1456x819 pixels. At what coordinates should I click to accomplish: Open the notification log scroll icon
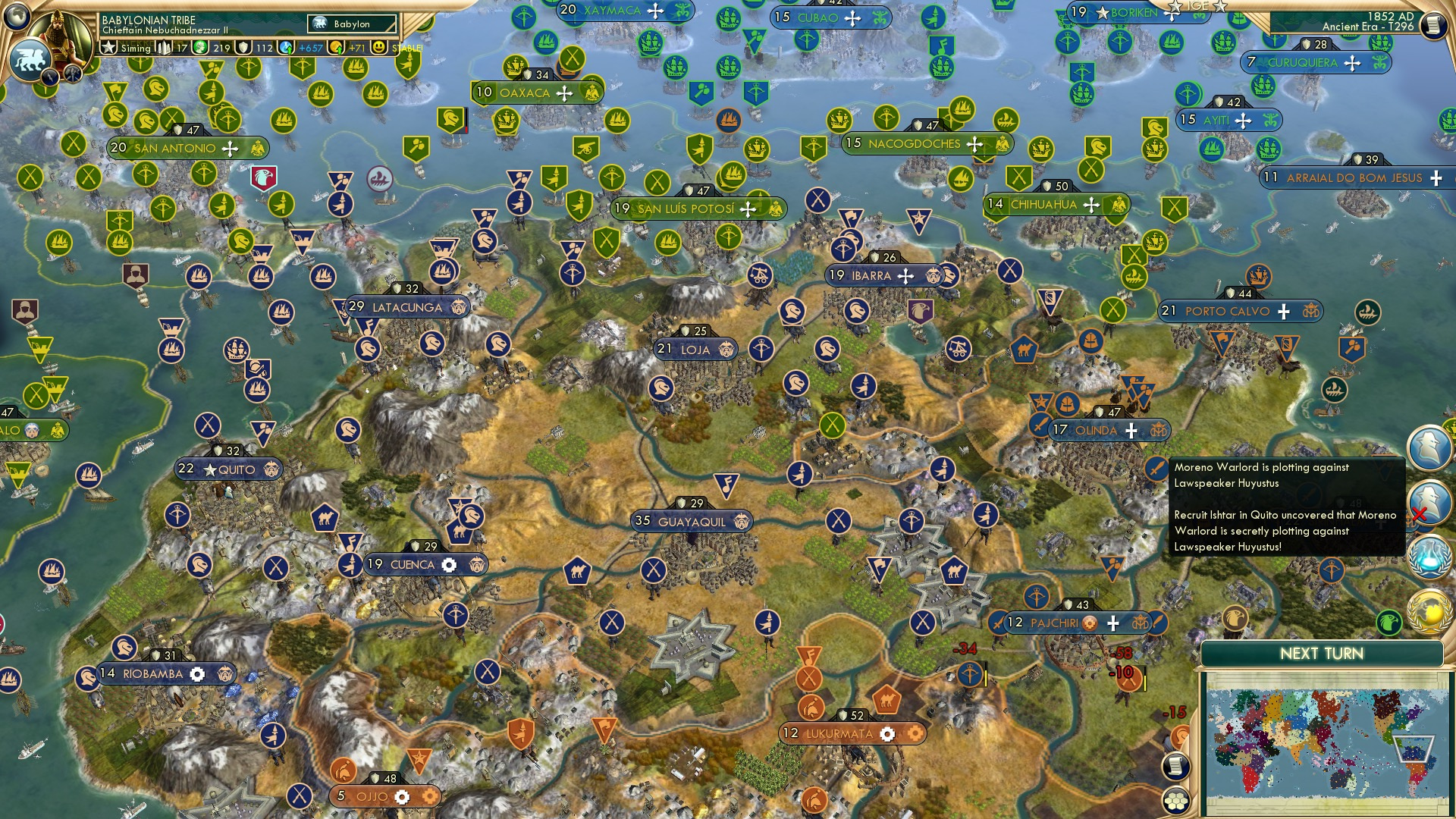click(1176, 765)
